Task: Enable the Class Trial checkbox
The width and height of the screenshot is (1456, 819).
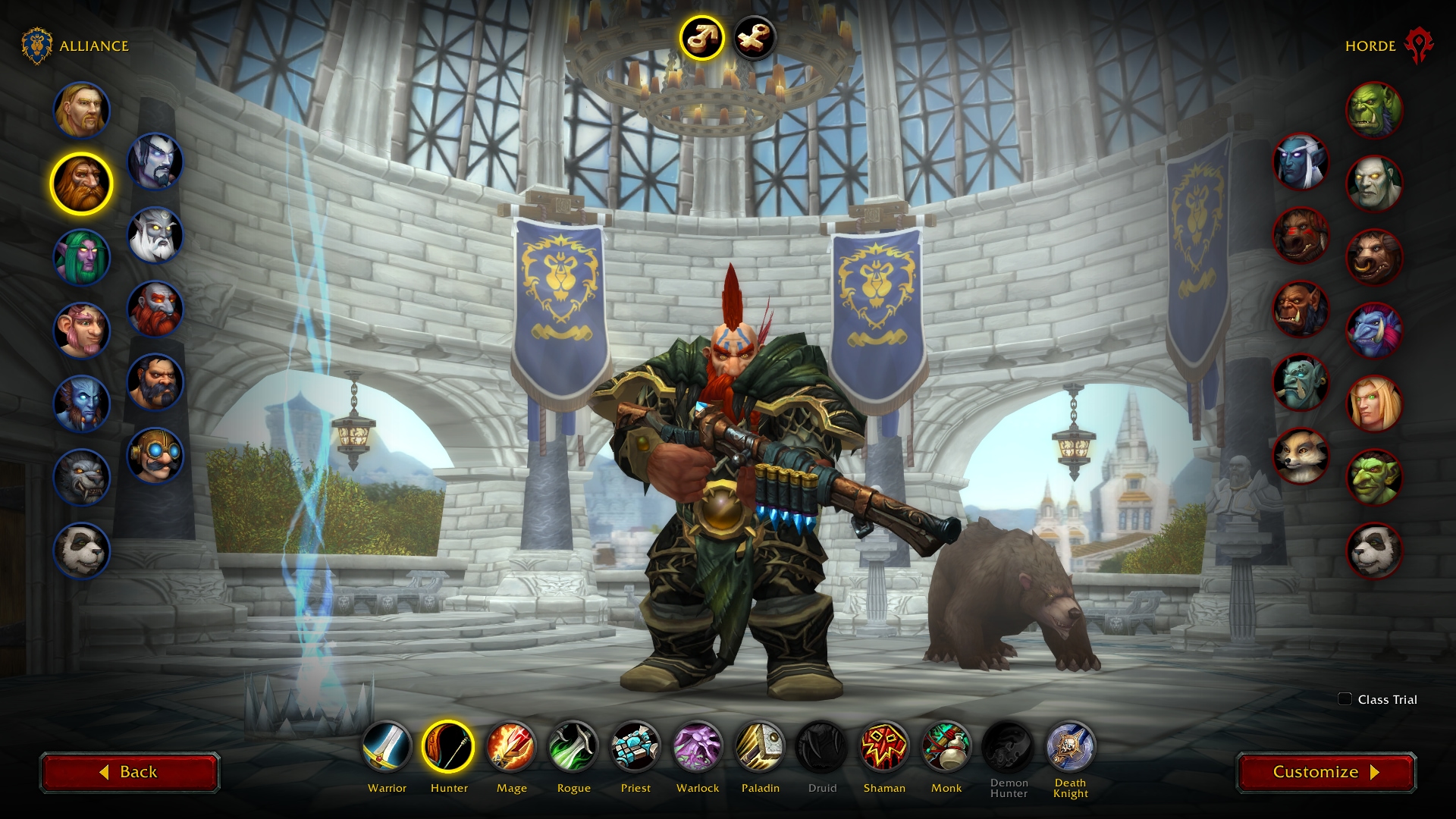Action: tap(1346, 700)
